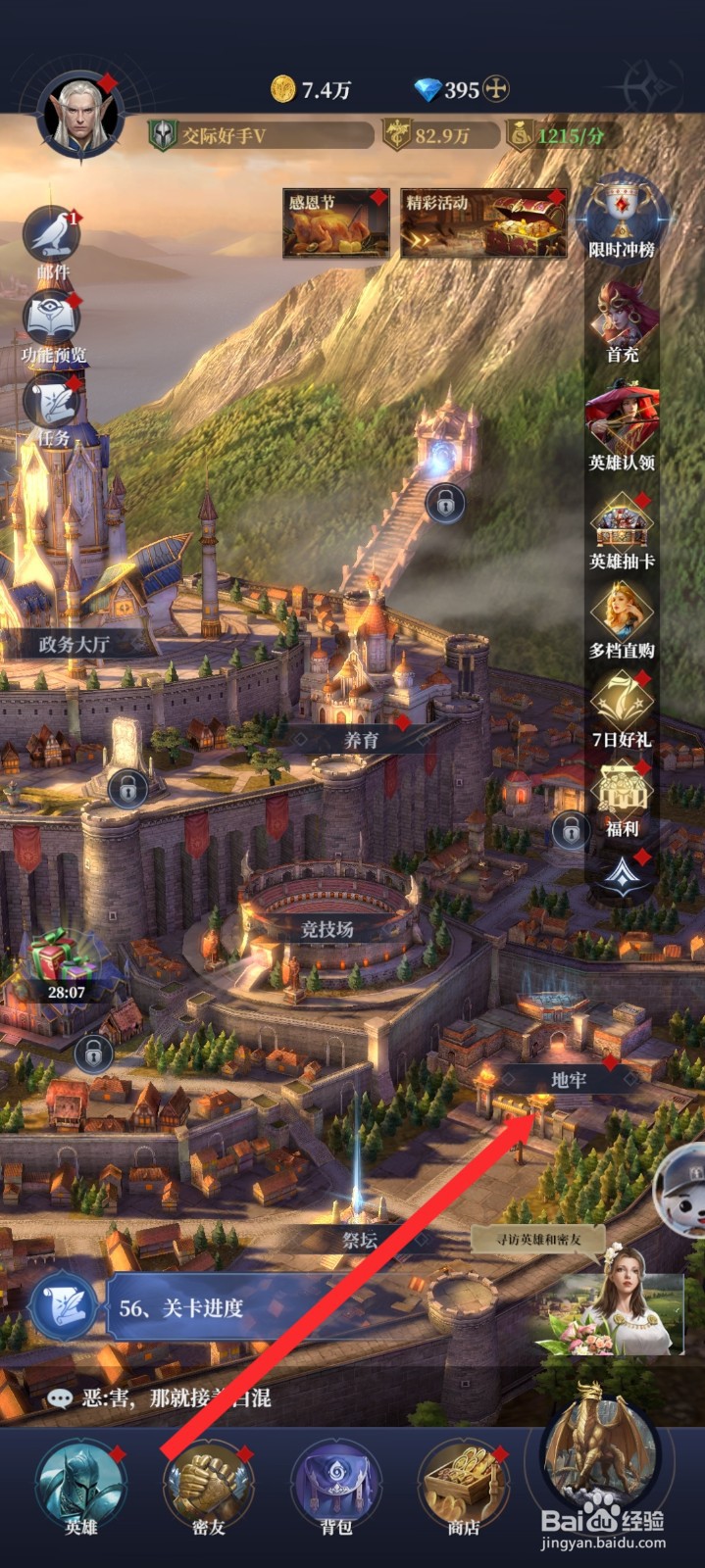The height and width of the screenshot is (1568, 705).
Task: Open the 首充 first recharge offer
Action: (622, 318)
